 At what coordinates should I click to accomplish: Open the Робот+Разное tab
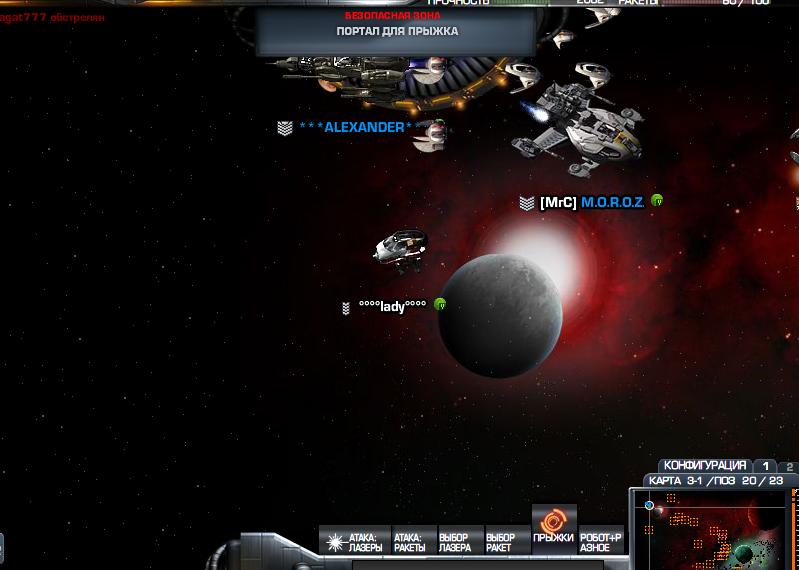click(x=601, y=542)
